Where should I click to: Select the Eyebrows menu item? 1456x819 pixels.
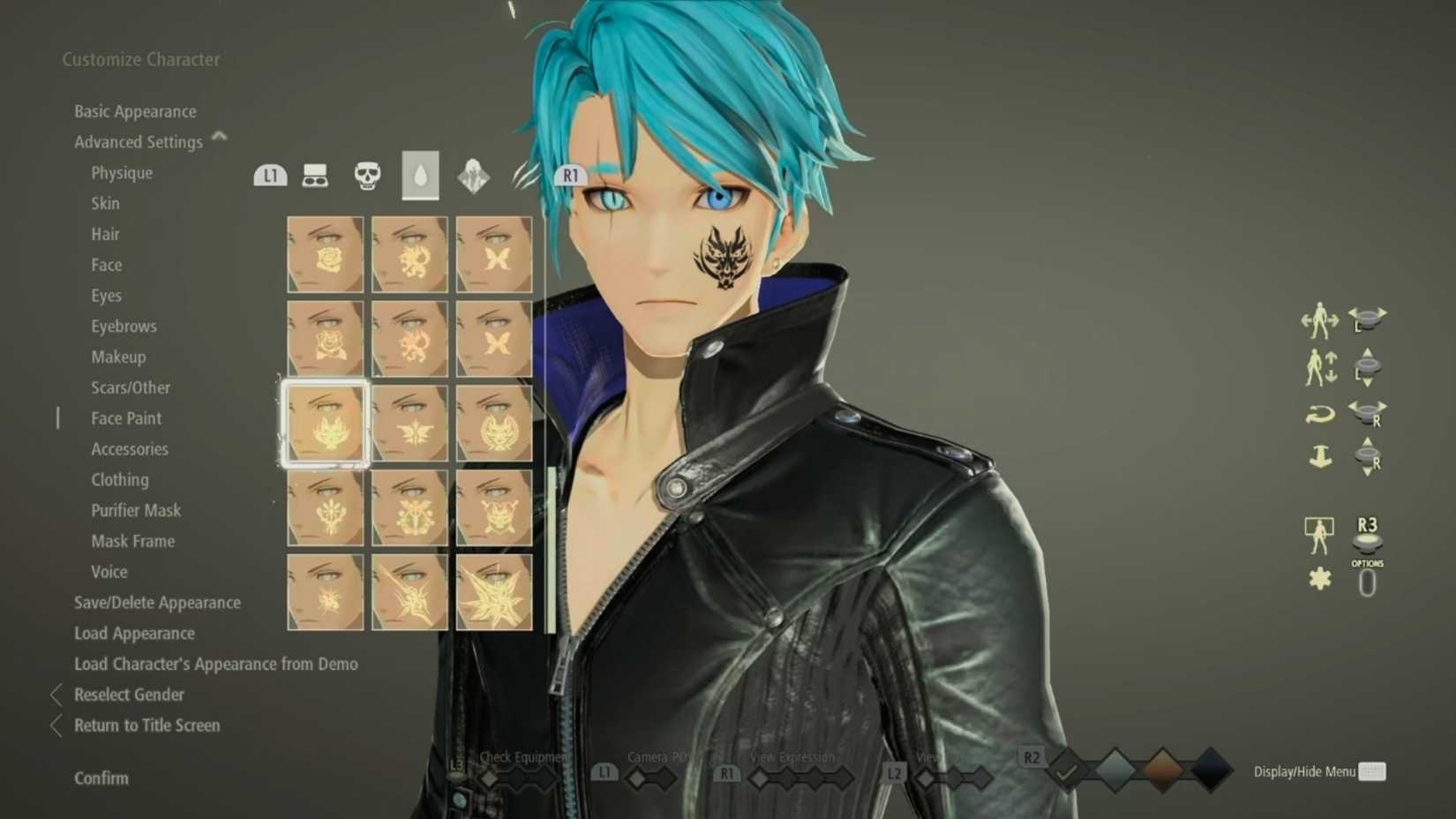124,326
